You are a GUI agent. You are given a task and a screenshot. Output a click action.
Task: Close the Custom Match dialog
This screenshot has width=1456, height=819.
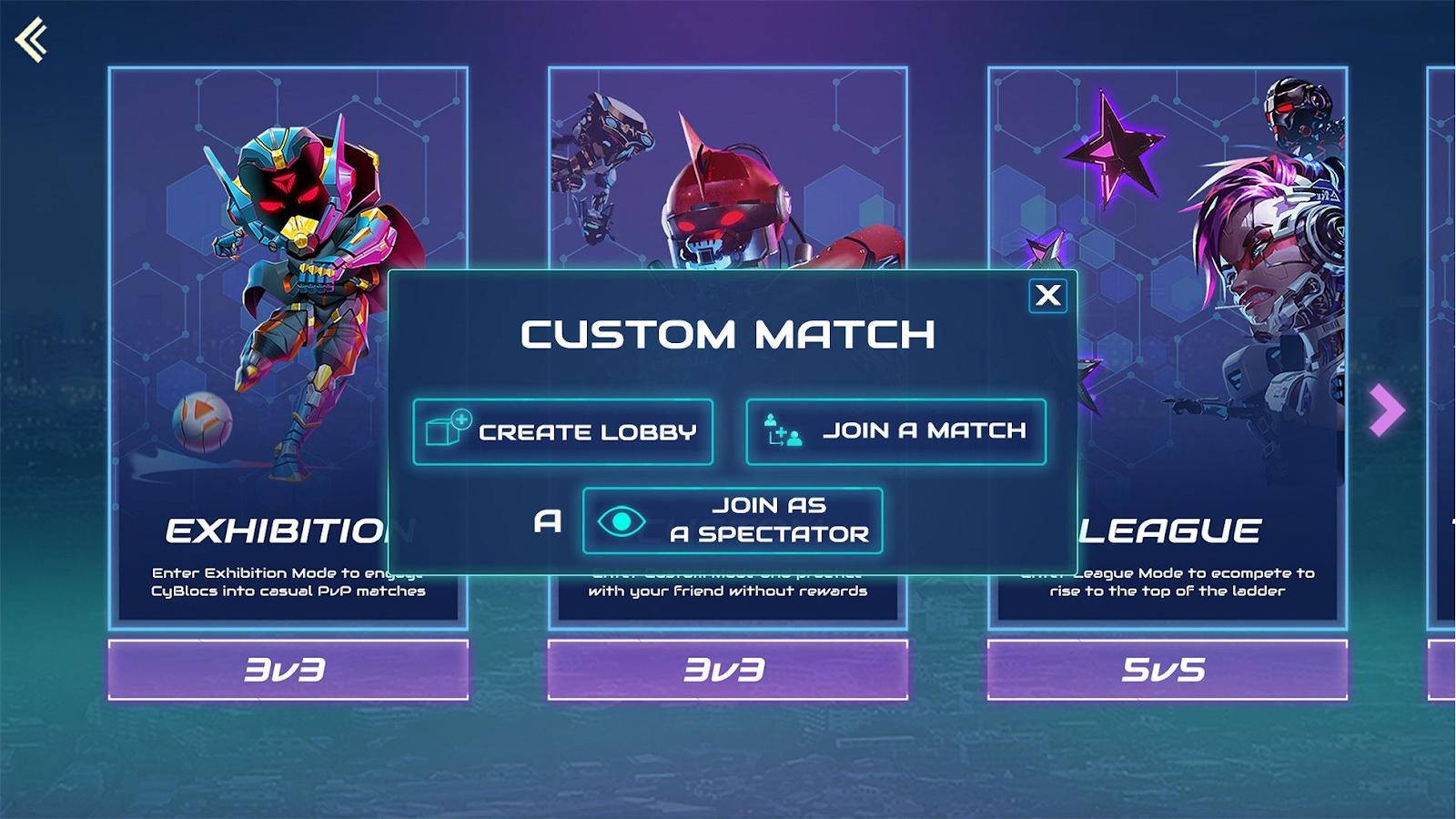point(1047,295)
